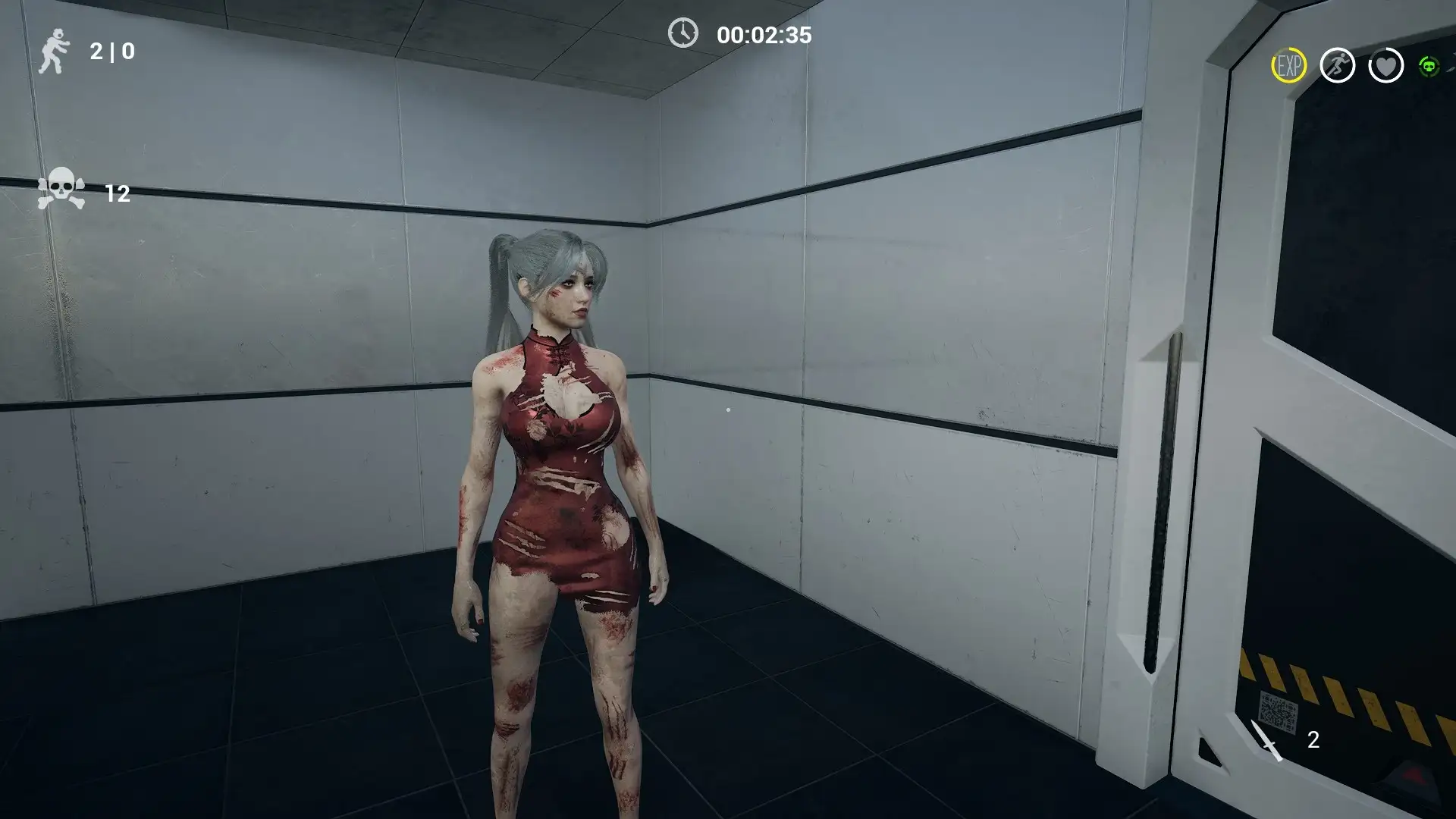Click the knife ammo count showing 2
The height and width of the screenshot is (819, 1456).
(x=1314, y=738)
